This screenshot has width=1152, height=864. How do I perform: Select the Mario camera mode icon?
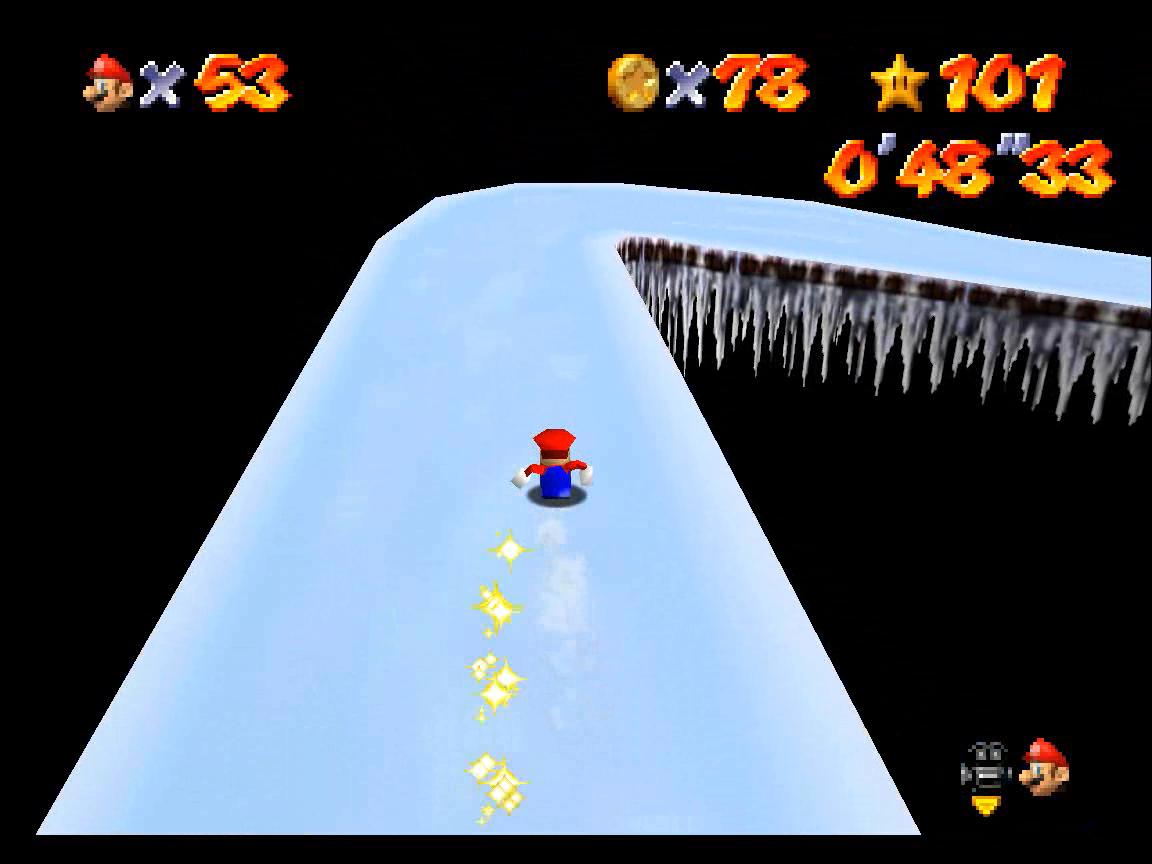coord(1045,768)
